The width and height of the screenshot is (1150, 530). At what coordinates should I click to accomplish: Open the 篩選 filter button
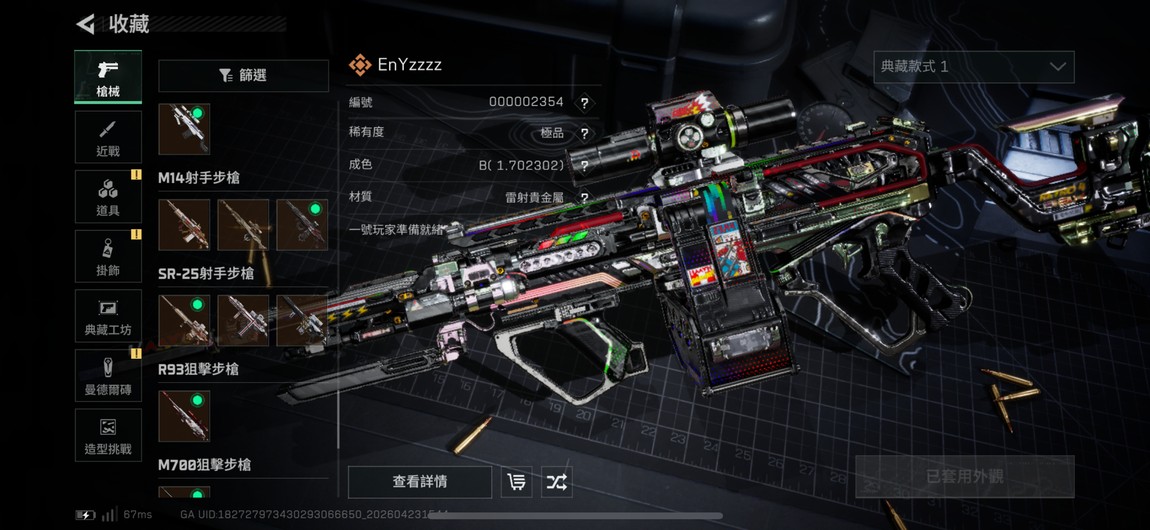click(x=243, y=76)
